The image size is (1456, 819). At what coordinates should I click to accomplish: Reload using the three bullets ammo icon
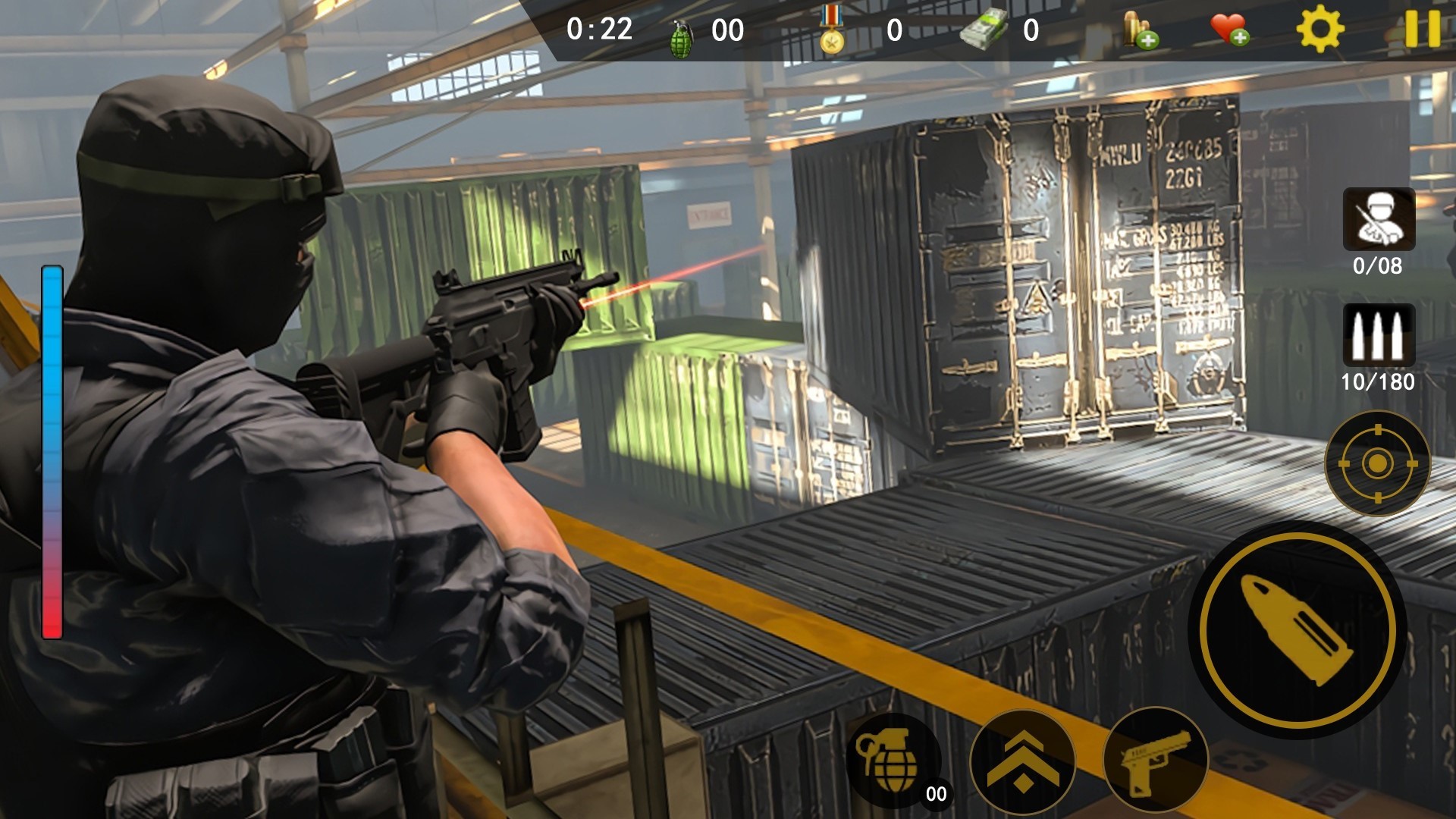[1378, 336]
